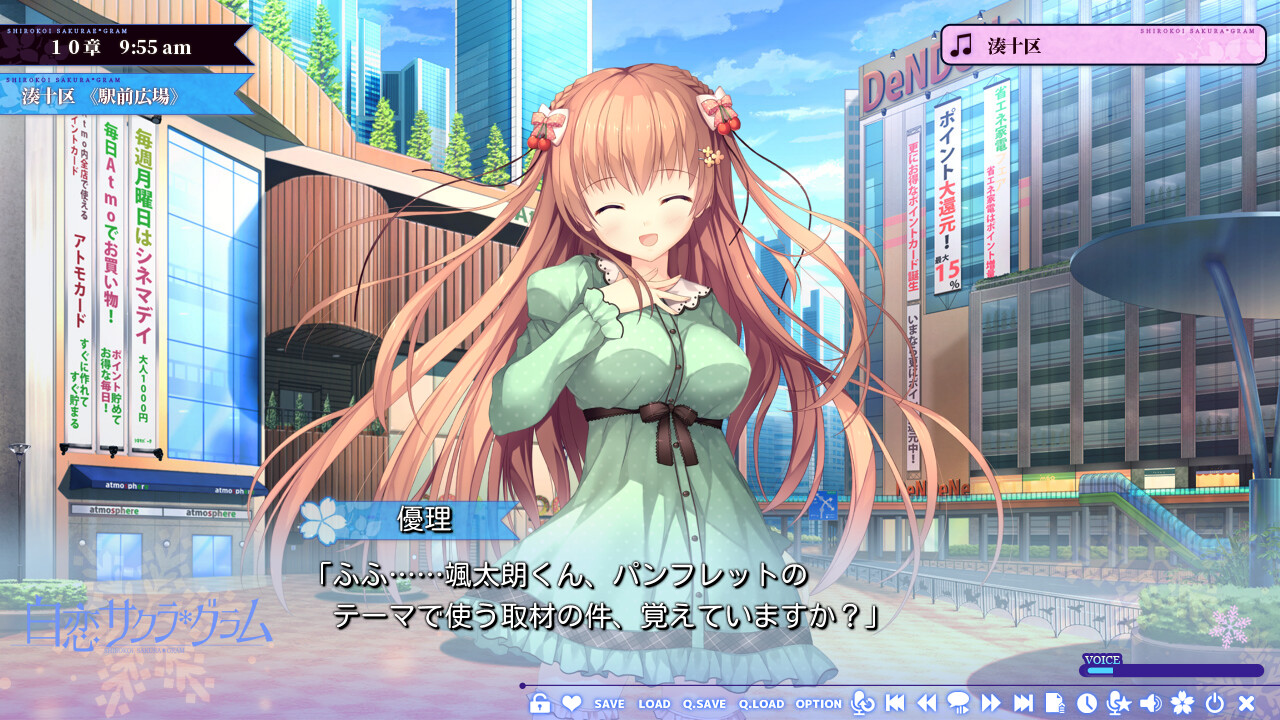Viewport: 1280px width, 720px height.
Task: Click the power quit icon
Action: pyautogui.click(x=1214, y=703)
